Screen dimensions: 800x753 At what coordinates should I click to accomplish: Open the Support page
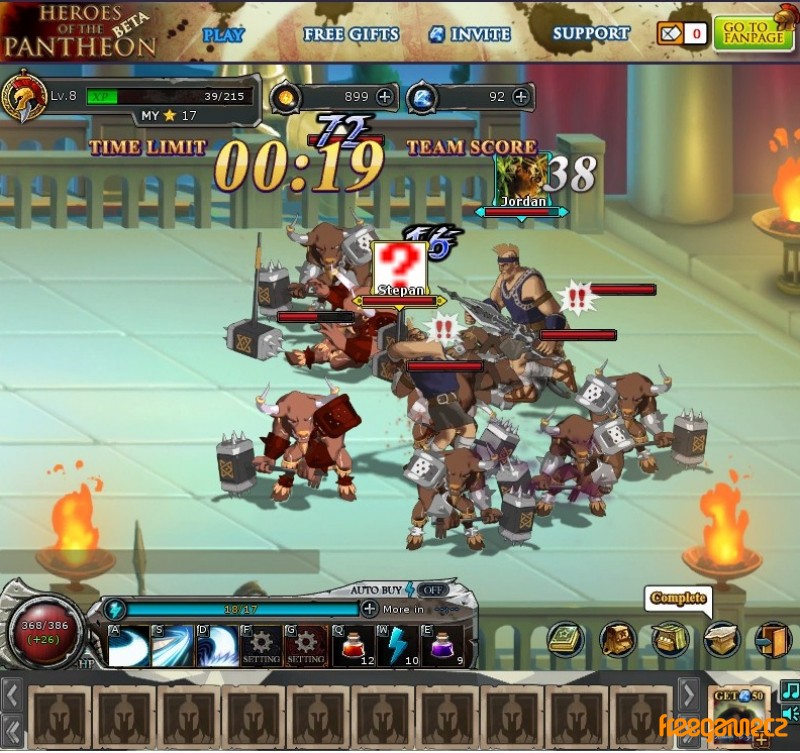point(590,33)
